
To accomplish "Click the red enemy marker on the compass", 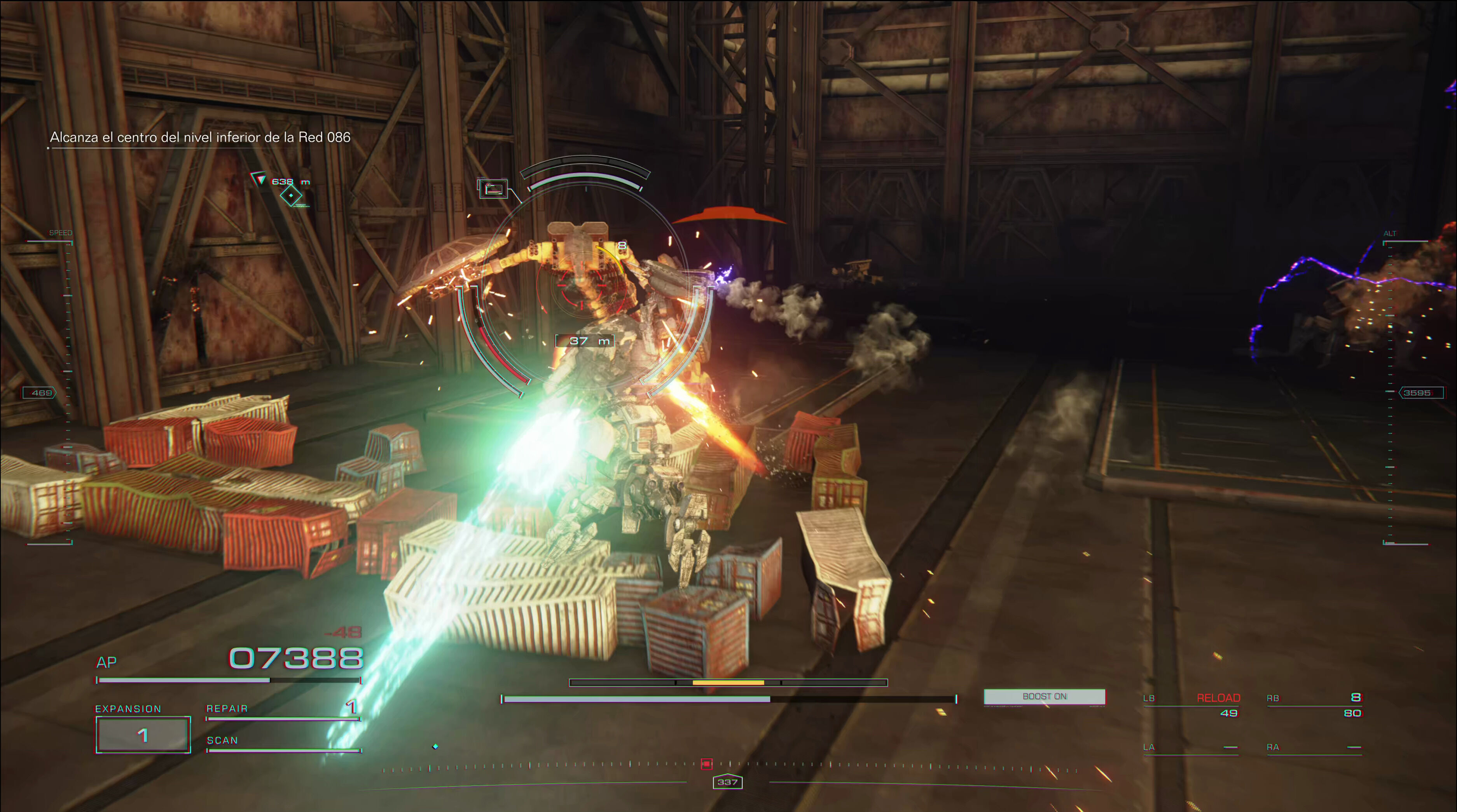I will (706, 764).
